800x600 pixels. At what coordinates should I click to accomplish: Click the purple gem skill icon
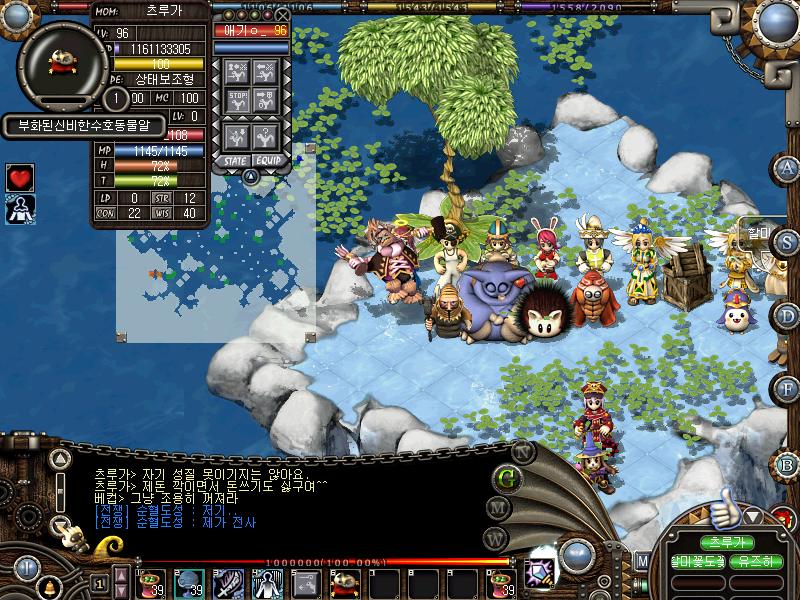[541, 562]
